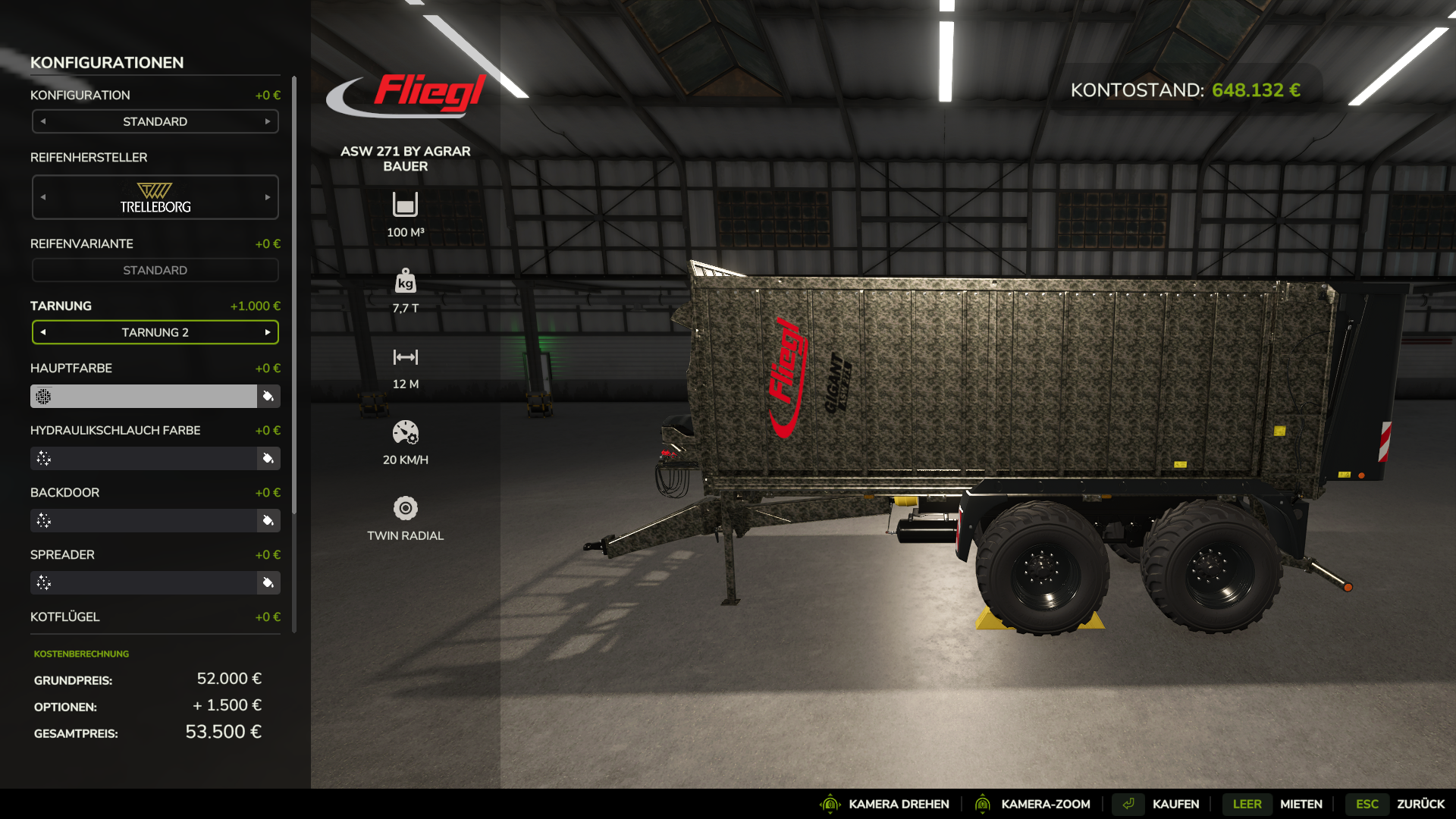Select next Konfiguration option arrow
The height and width of the screenshot is (819, 1456).
268,121
